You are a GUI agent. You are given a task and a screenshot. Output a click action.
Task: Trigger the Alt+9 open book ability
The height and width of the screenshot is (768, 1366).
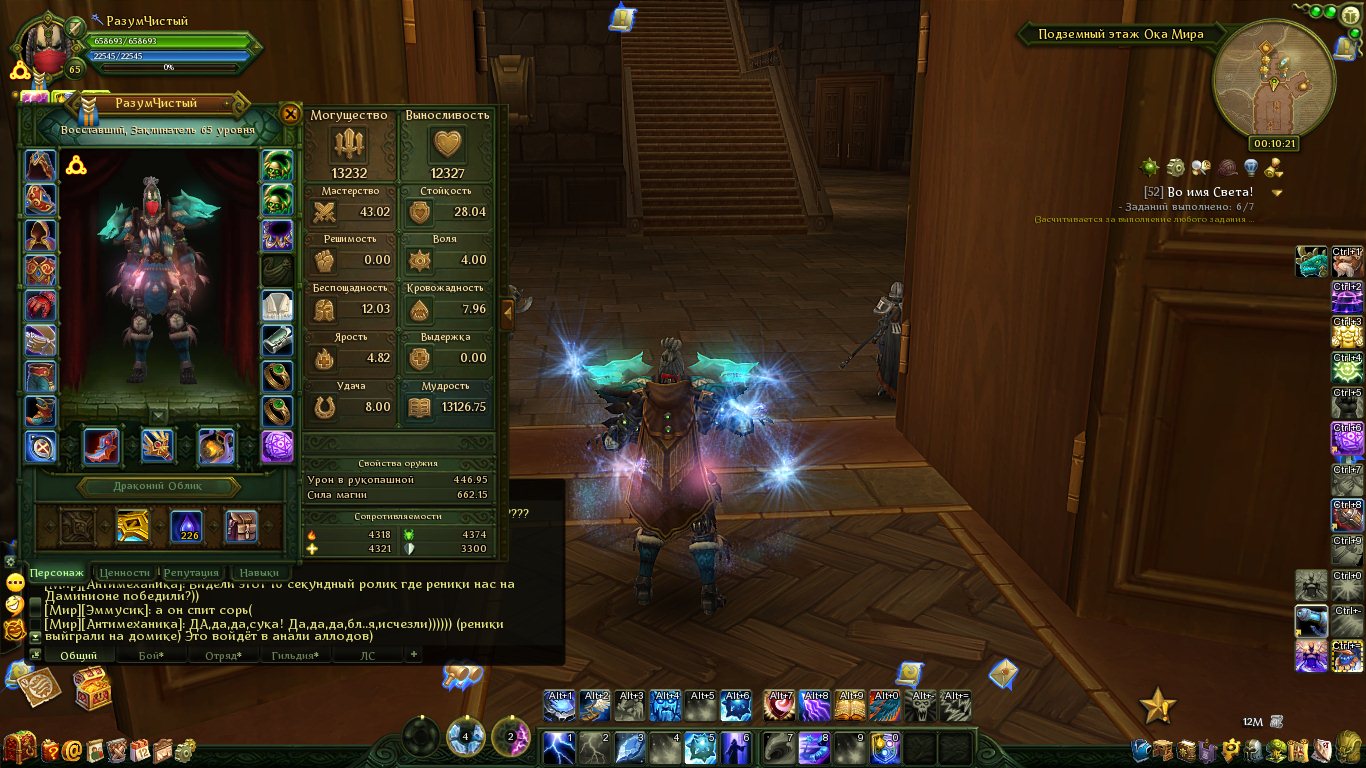851,706
